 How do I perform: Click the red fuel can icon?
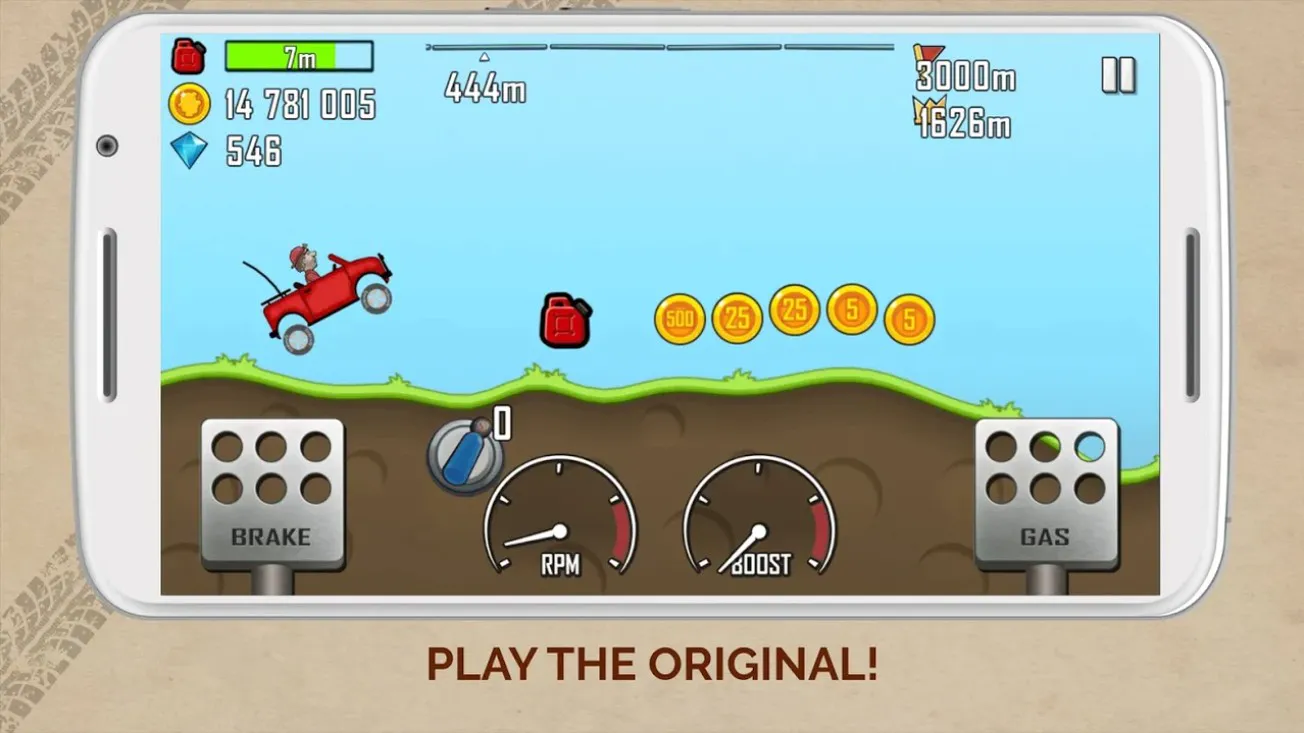[x=186, y=57]
